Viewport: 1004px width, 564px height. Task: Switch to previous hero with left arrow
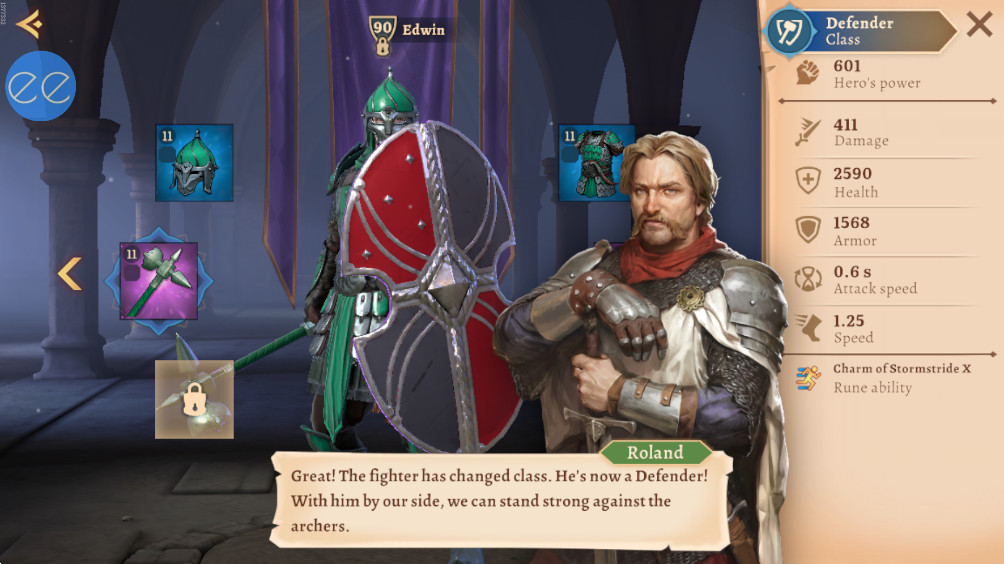click(x=68, y=273)
